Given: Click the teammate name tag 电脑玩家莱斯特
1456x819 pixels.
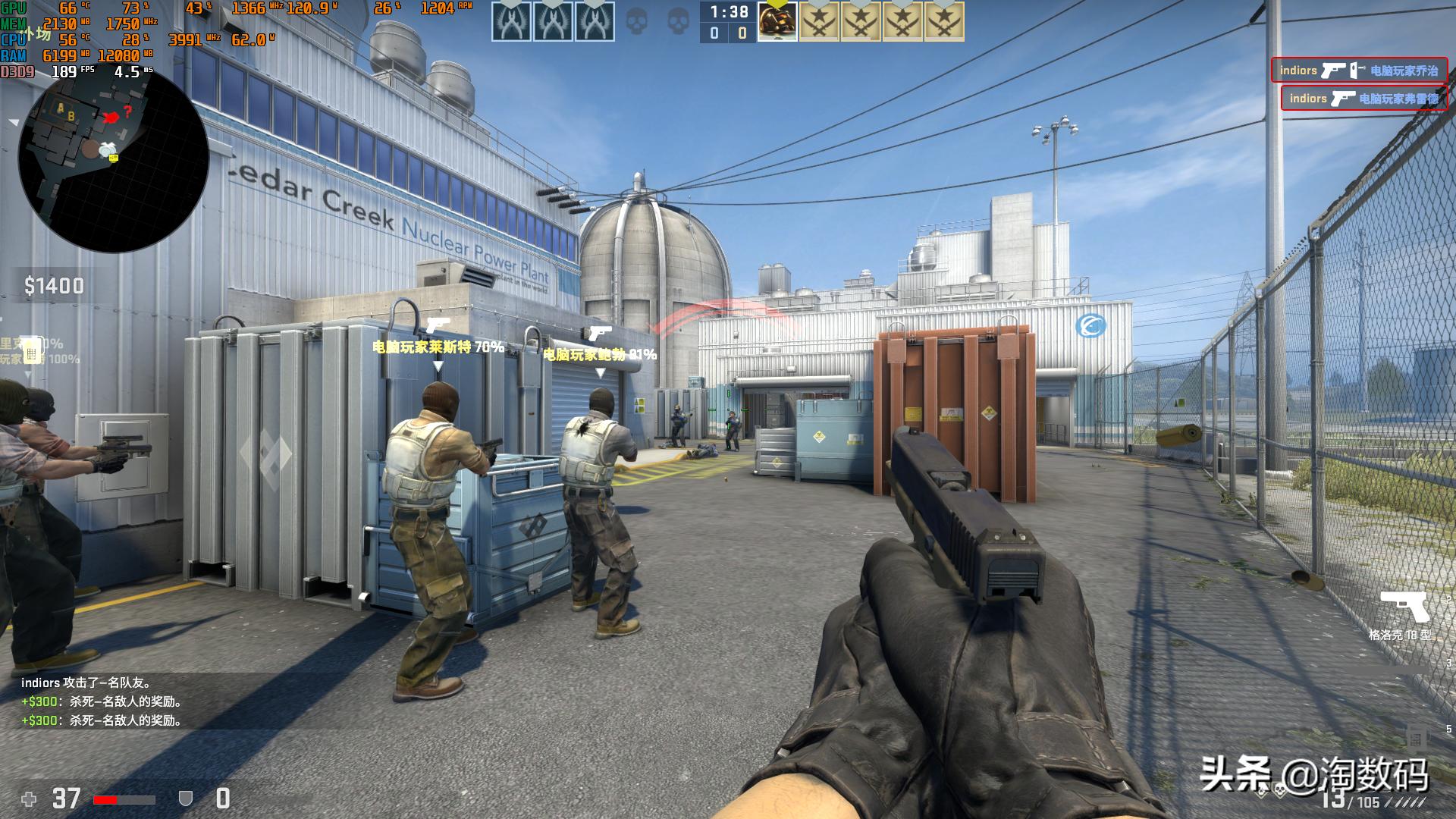Looking at the screenshot, I should coord(438,347).
